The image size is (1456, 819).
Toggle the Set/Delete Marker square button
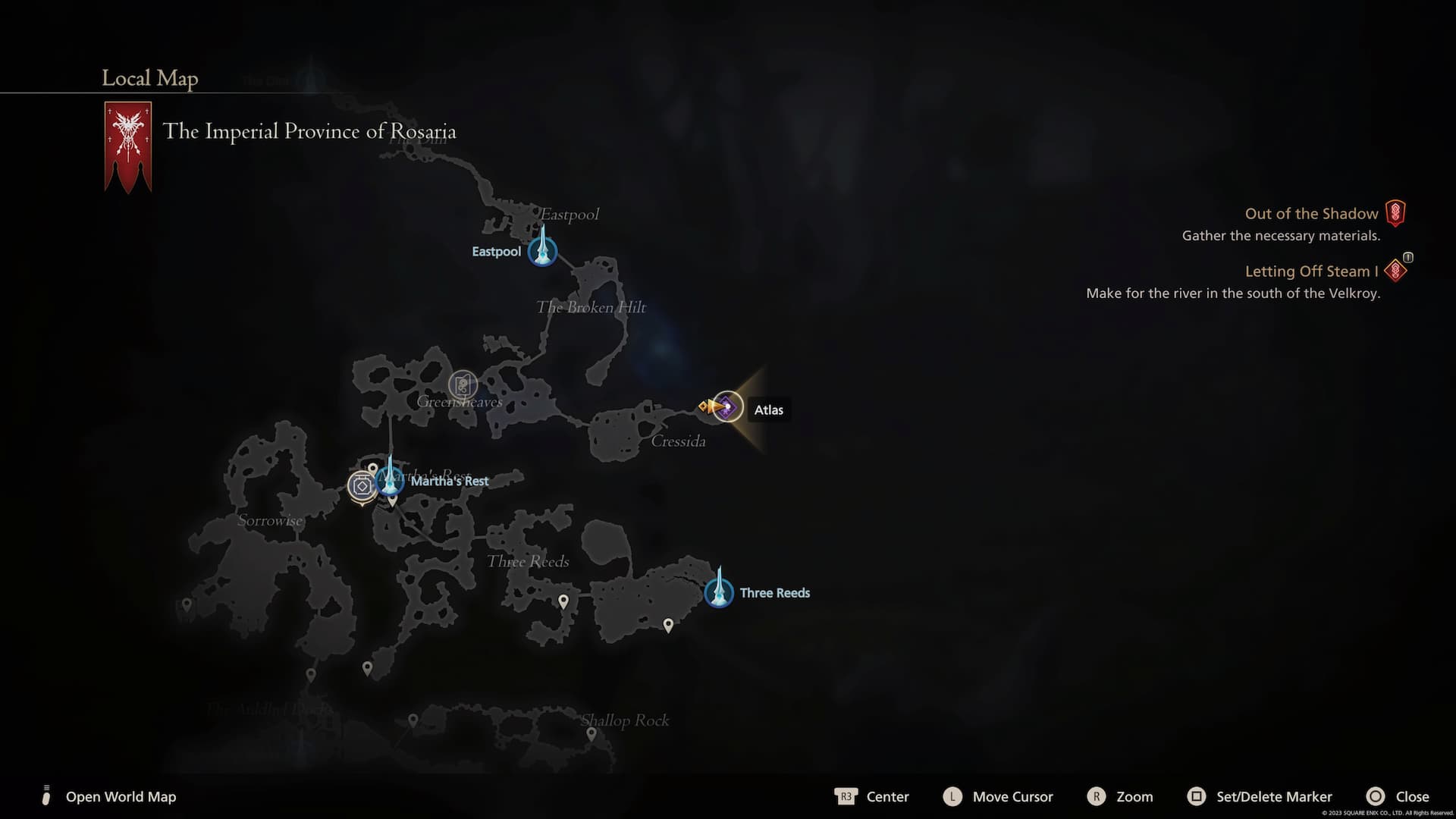1198,796
